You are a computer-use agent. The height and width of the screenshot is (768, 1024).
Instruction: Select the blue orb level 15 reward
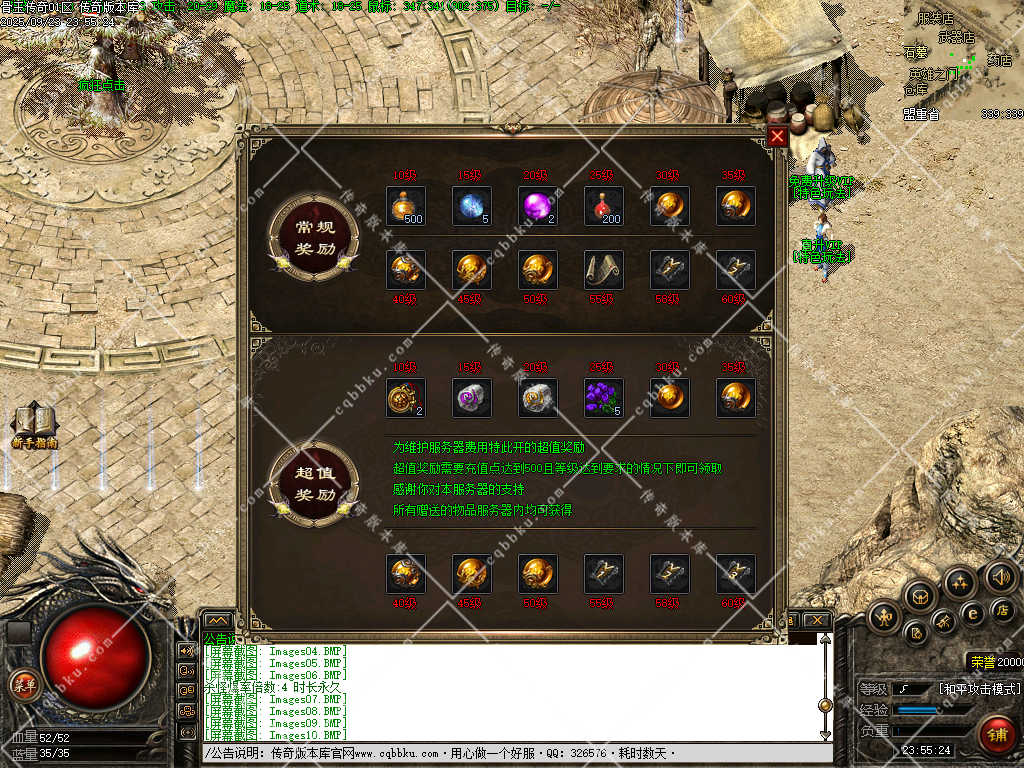(471, 206)
